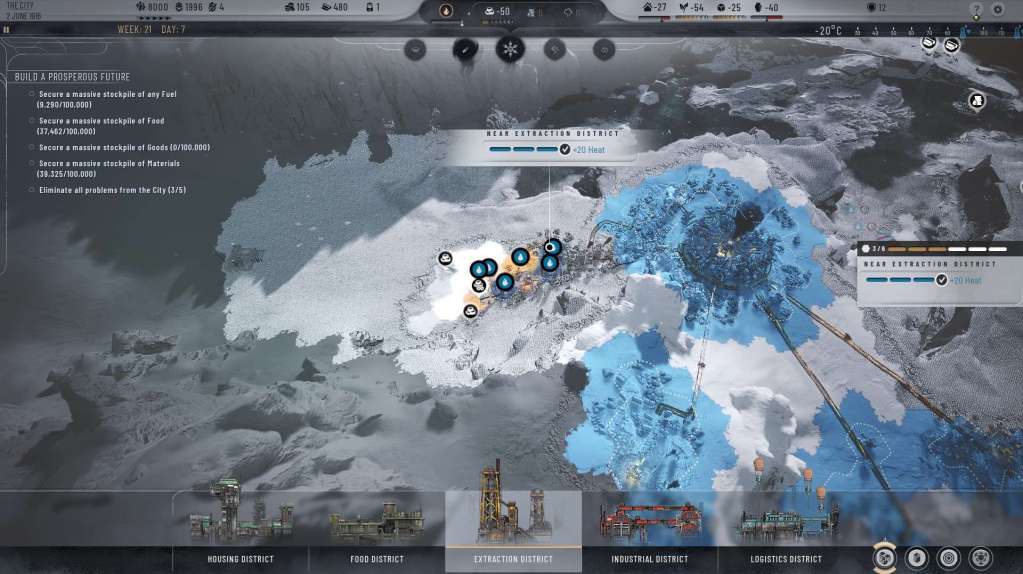Open the generator flame icon
Screen dimensions: 1023x574
pos(446,11)
